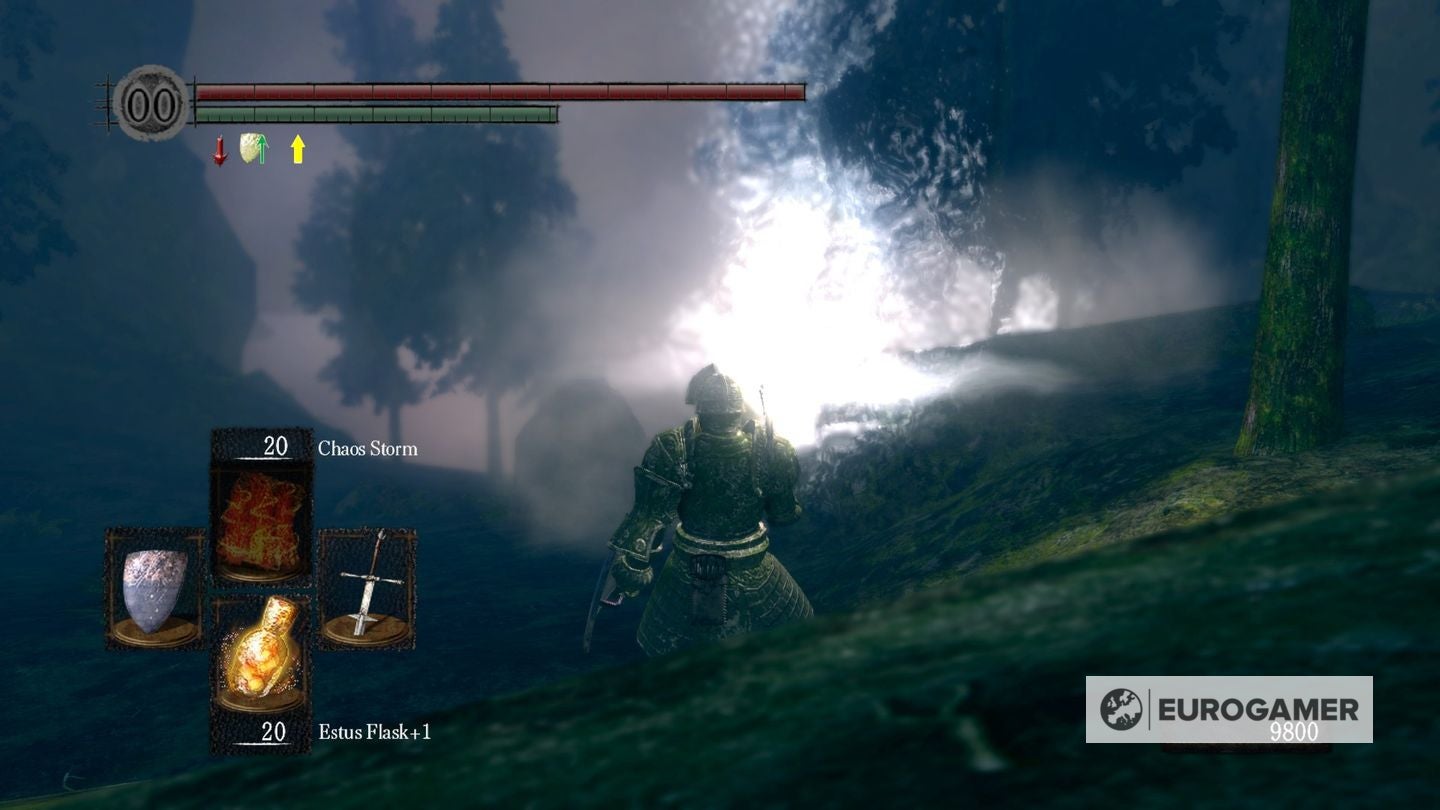1440x810 pixels.
Task: Toggle the bottom consumable quick slot
Action: coord(264,657)
